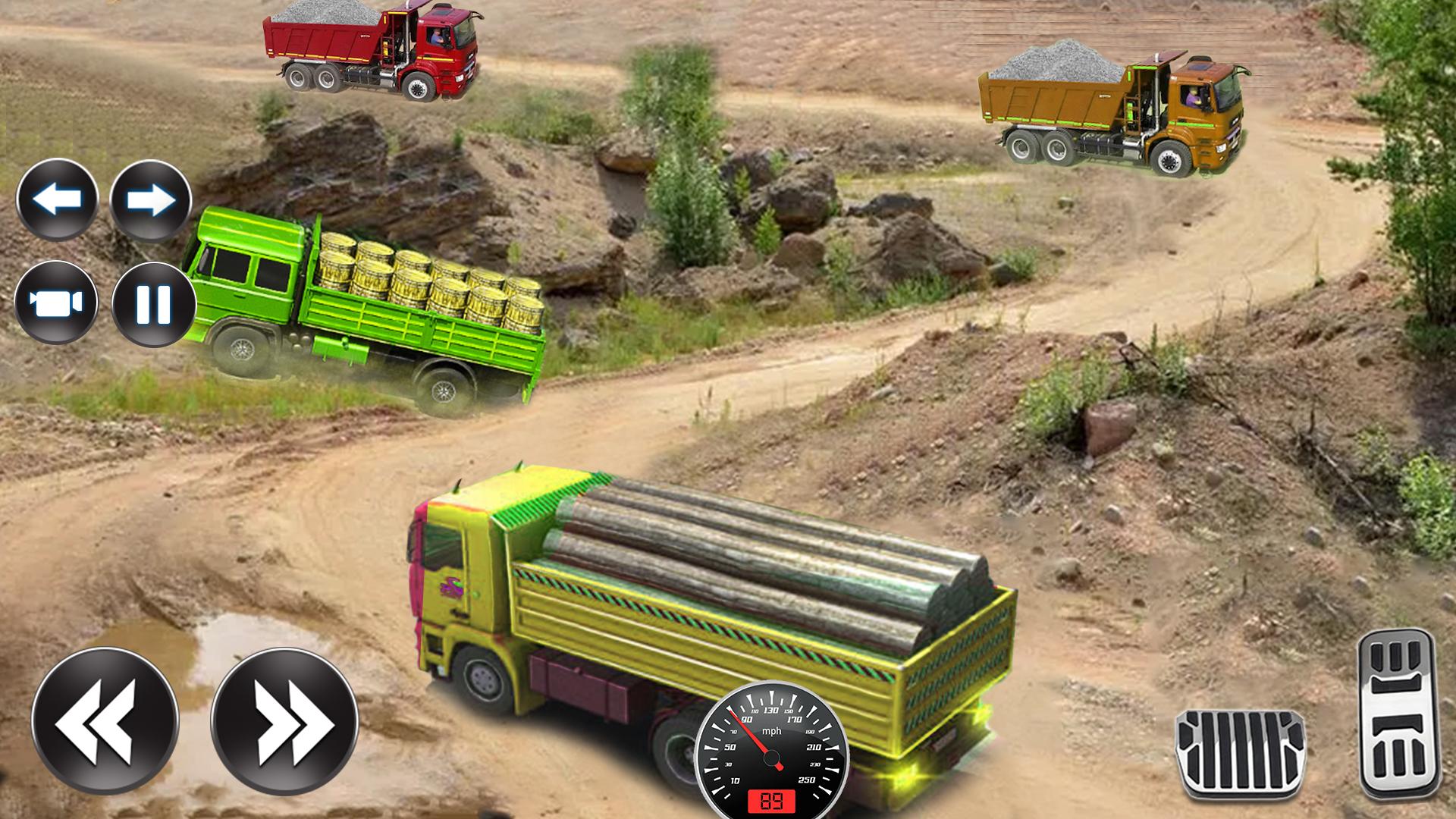Click the double right chevron button
Image resolution: width=1456 pixels, height=819 pixels.
click(x=284, y=721)
